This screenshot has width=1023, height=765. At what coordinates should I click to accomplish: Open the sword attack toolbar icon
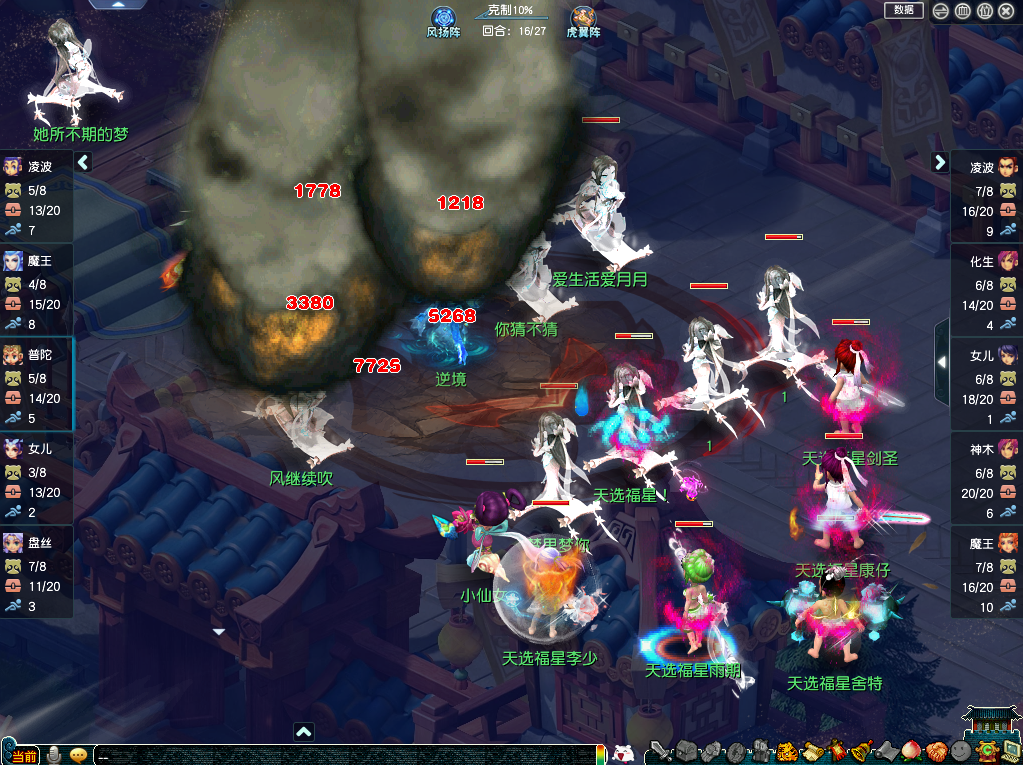(659, 750)
